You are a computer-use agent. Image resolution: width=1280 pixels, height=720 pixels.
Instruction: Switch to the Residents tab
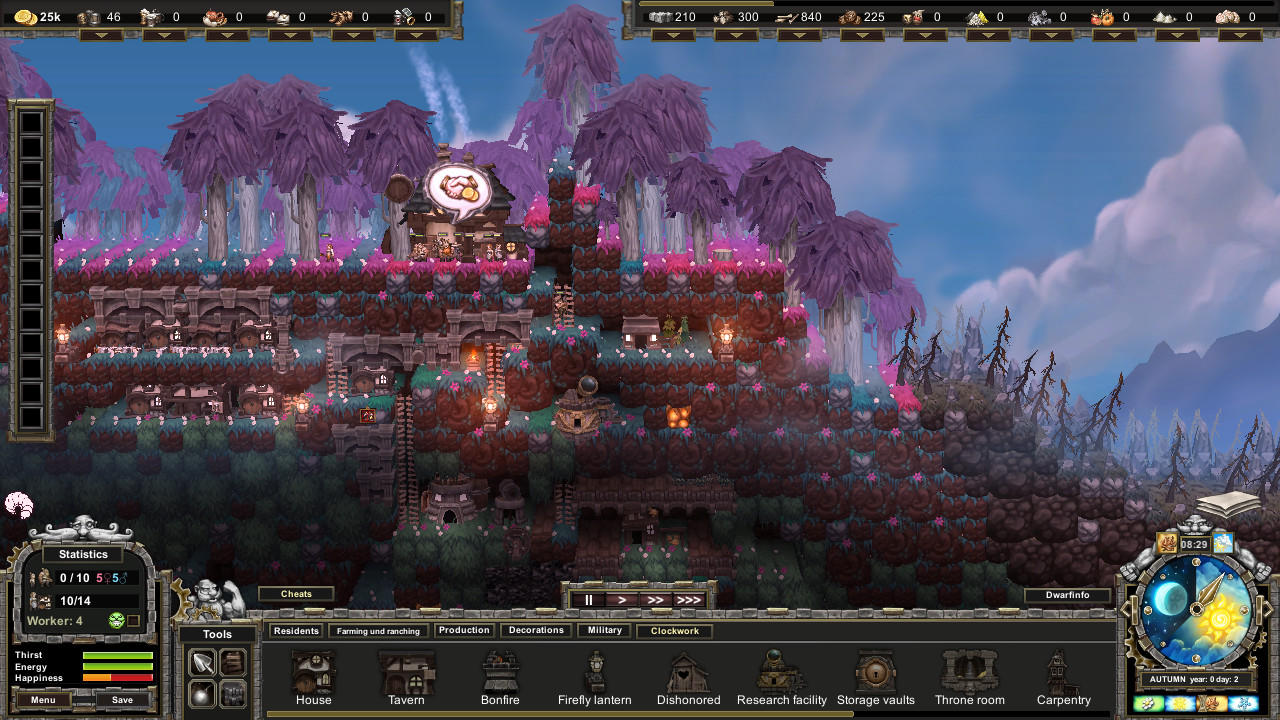click(x=296, y=631)
